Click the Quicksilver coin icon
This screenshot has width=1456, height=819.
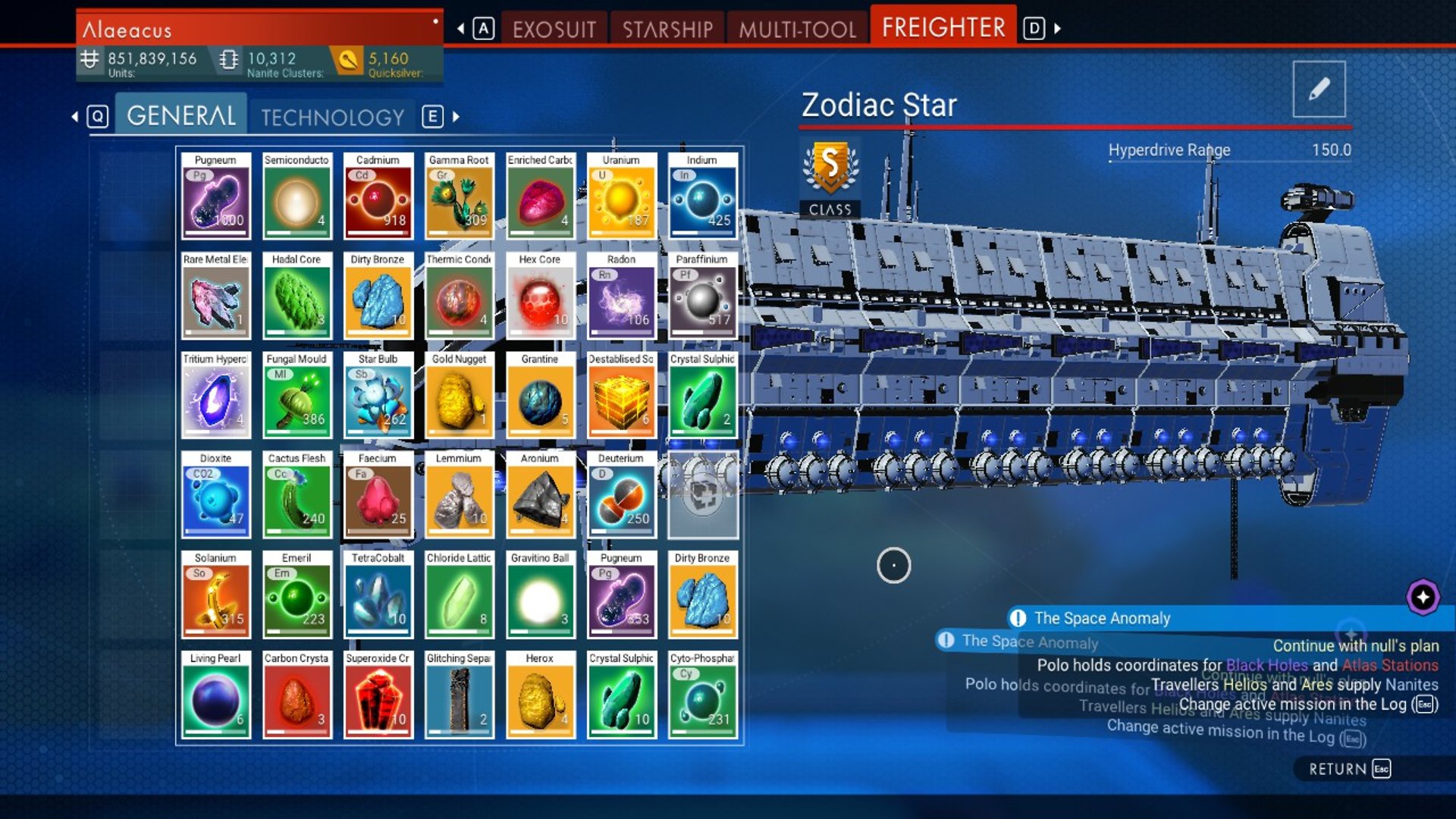click(x=347, y=59)
